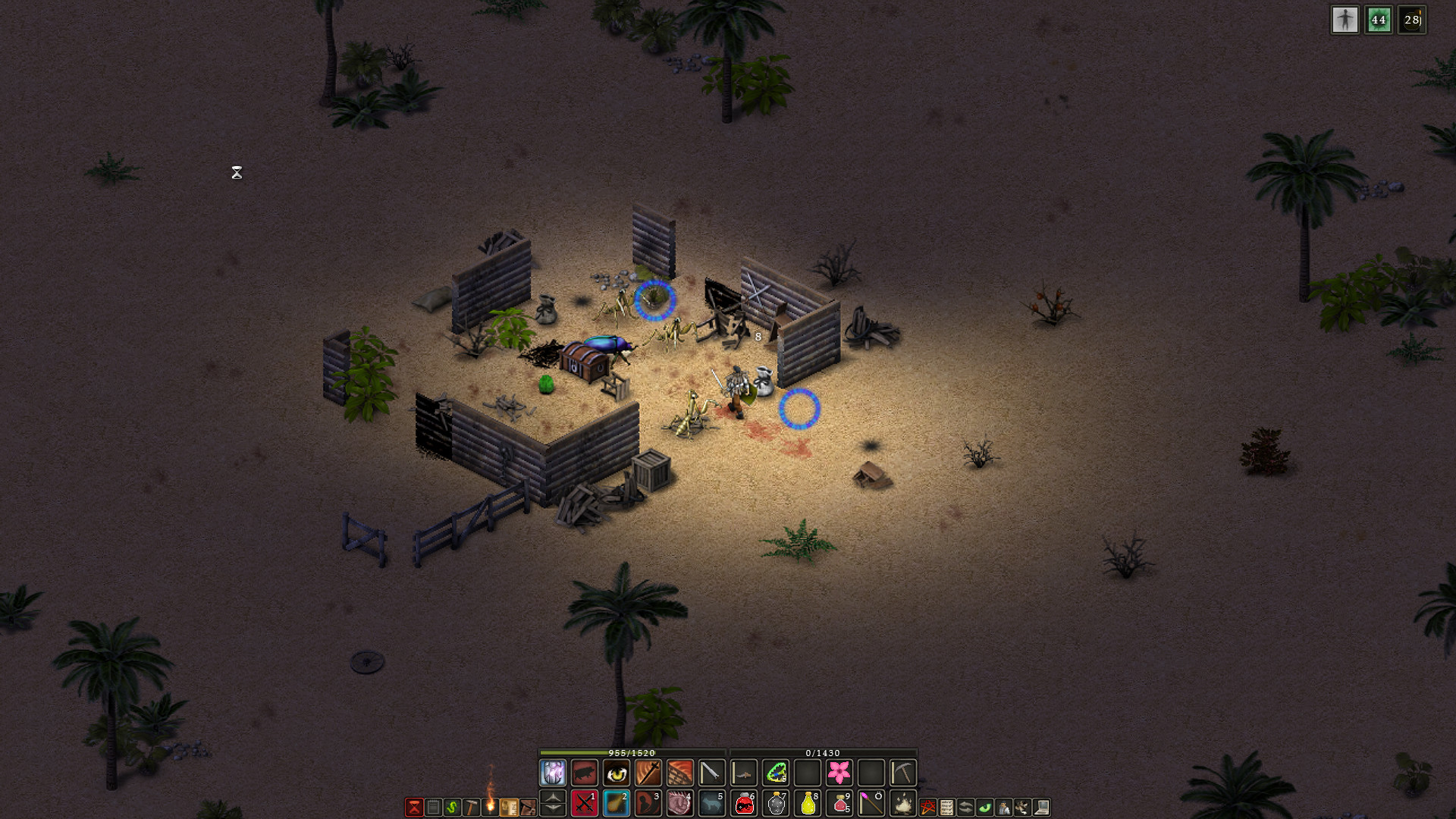
Task: Expand the upward arrow above the hotbar
Action: click(551, 799)
